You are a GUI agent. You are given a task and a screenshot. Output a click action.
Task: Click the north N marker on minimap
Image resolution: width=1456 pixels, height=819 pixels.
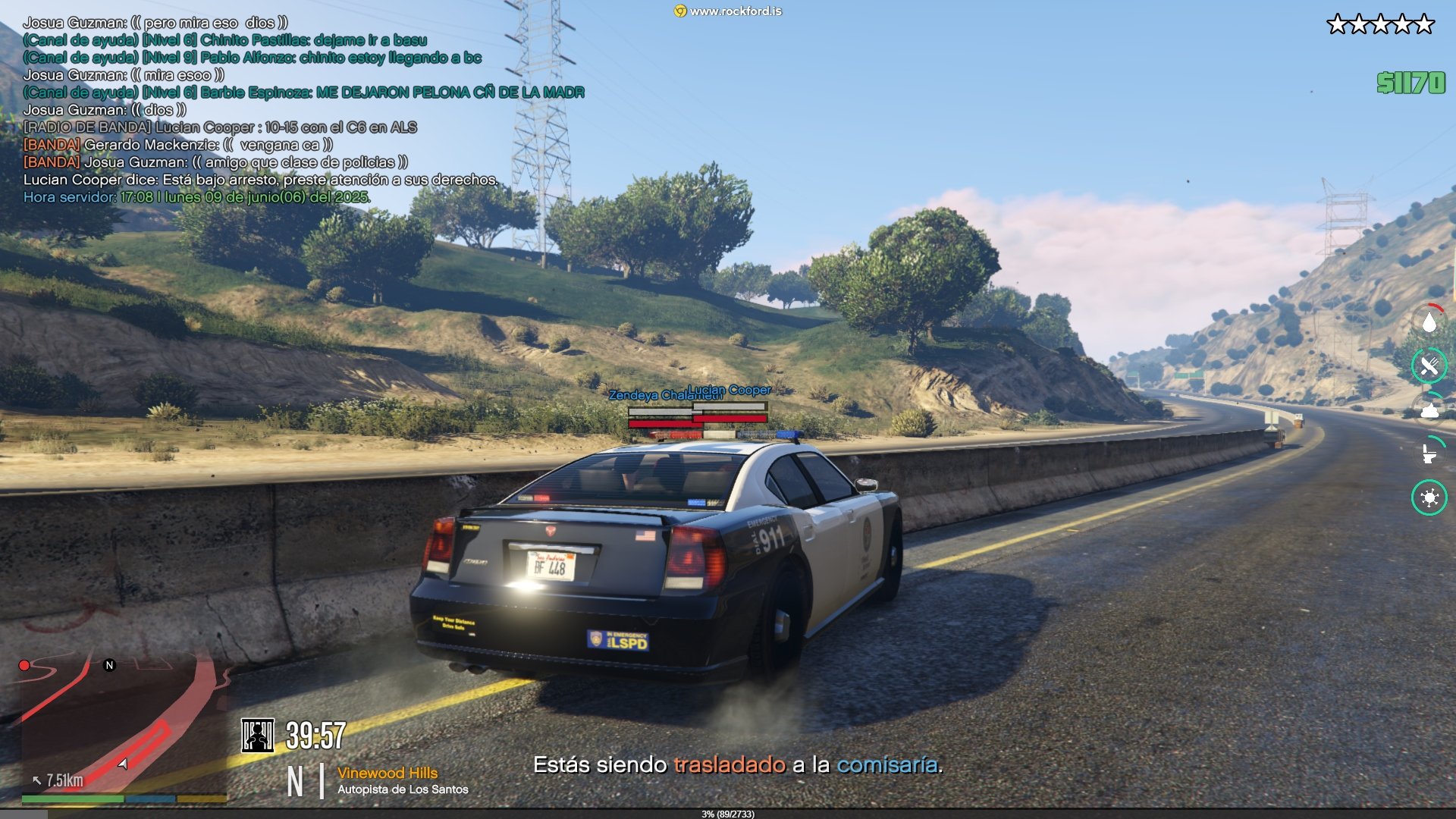pos(109,665)
